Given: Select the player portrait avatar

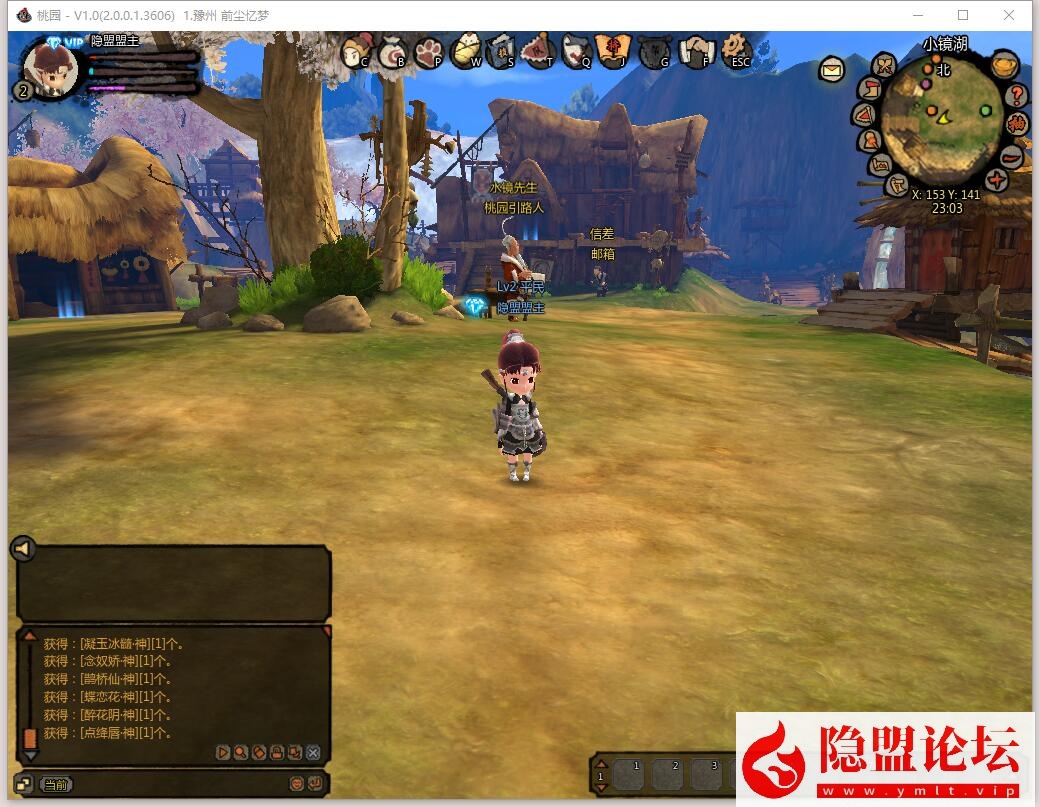Looking at the screenshot, I should (x=51, y=67).
